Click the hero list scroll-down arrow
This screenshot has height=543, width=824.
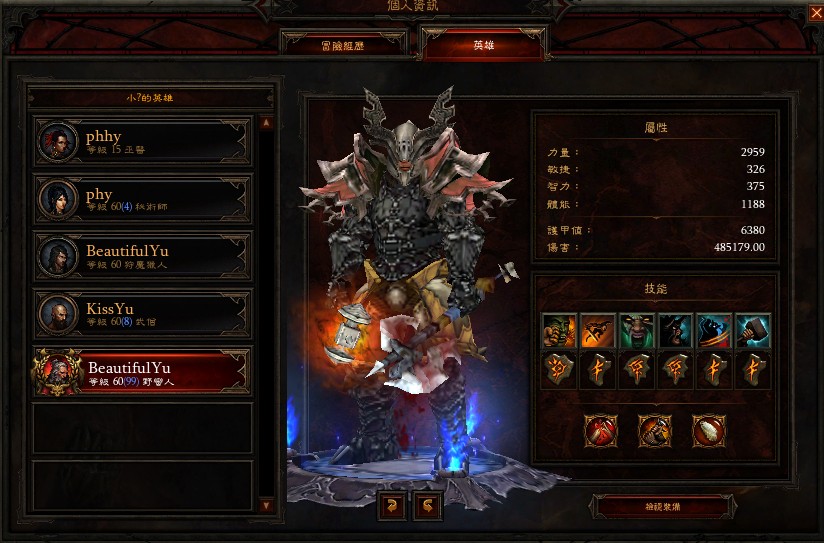[x=266, y=506]
